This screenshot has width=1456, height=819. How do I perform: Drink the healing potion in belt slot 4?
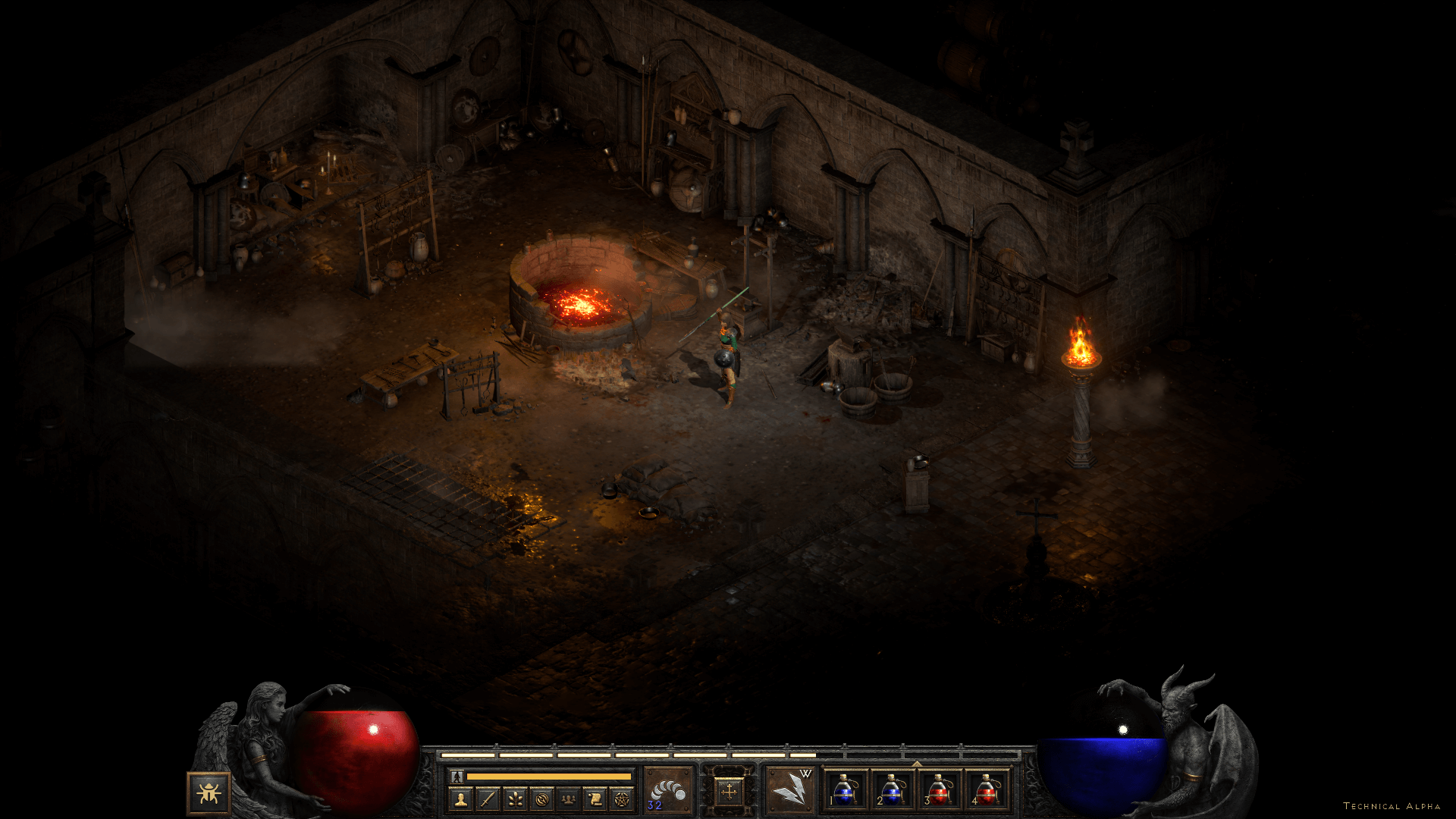[x=986, y=790]
